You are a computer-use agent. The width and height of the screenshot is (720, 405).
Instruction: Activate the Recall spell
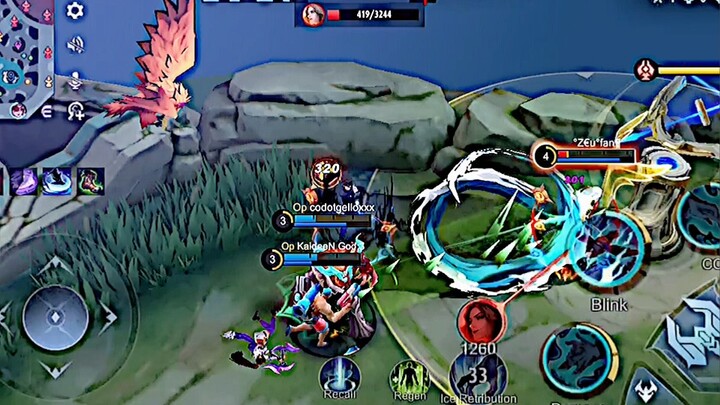pyautogui.click(x=339, y=377)
